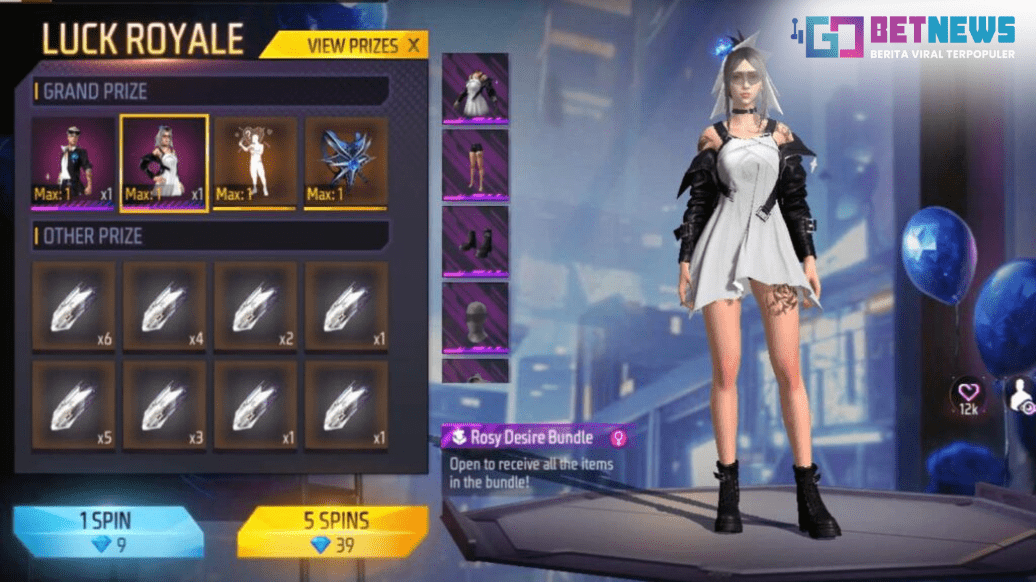Close the View Prizes panel
The height and width of the screenshot is (582, 1036).
pos(414,45)
